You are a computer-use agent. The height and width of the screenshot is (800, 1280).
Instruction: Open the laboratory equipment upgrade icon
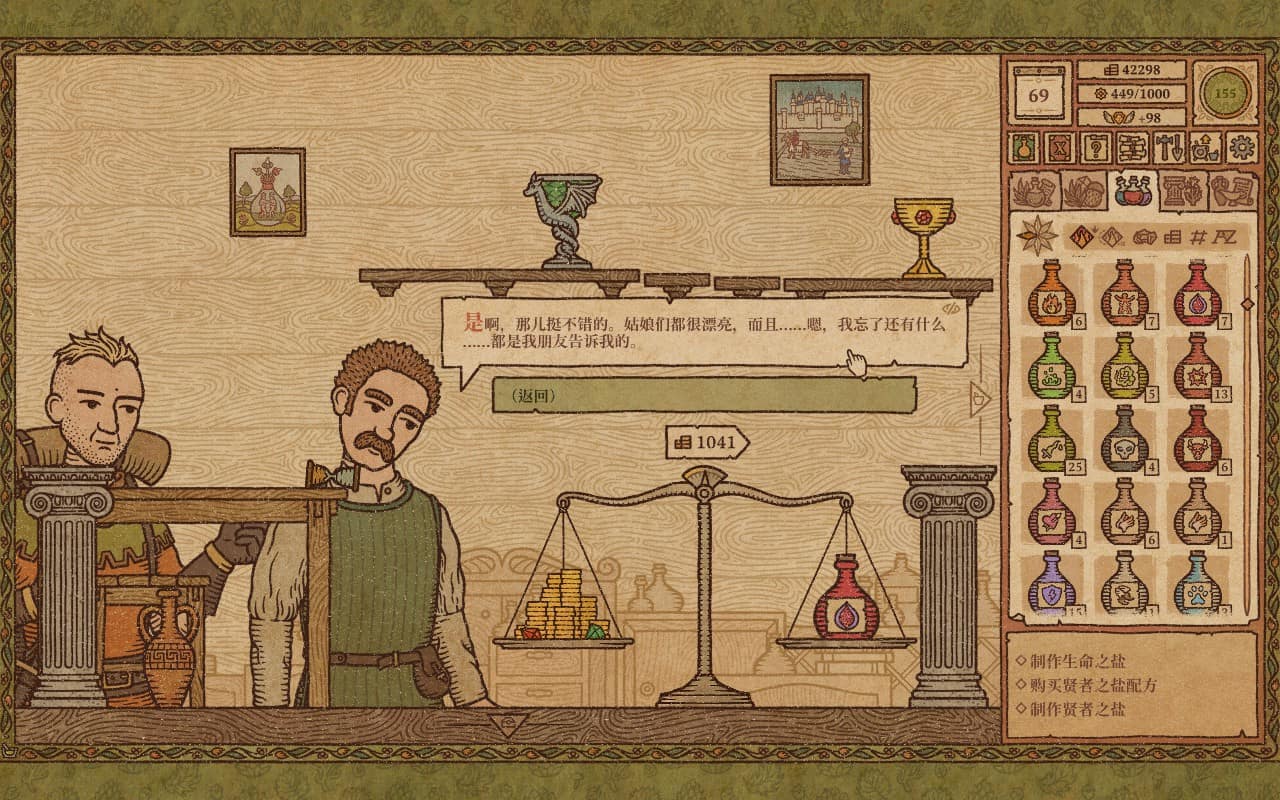(x=1205, y=150)
